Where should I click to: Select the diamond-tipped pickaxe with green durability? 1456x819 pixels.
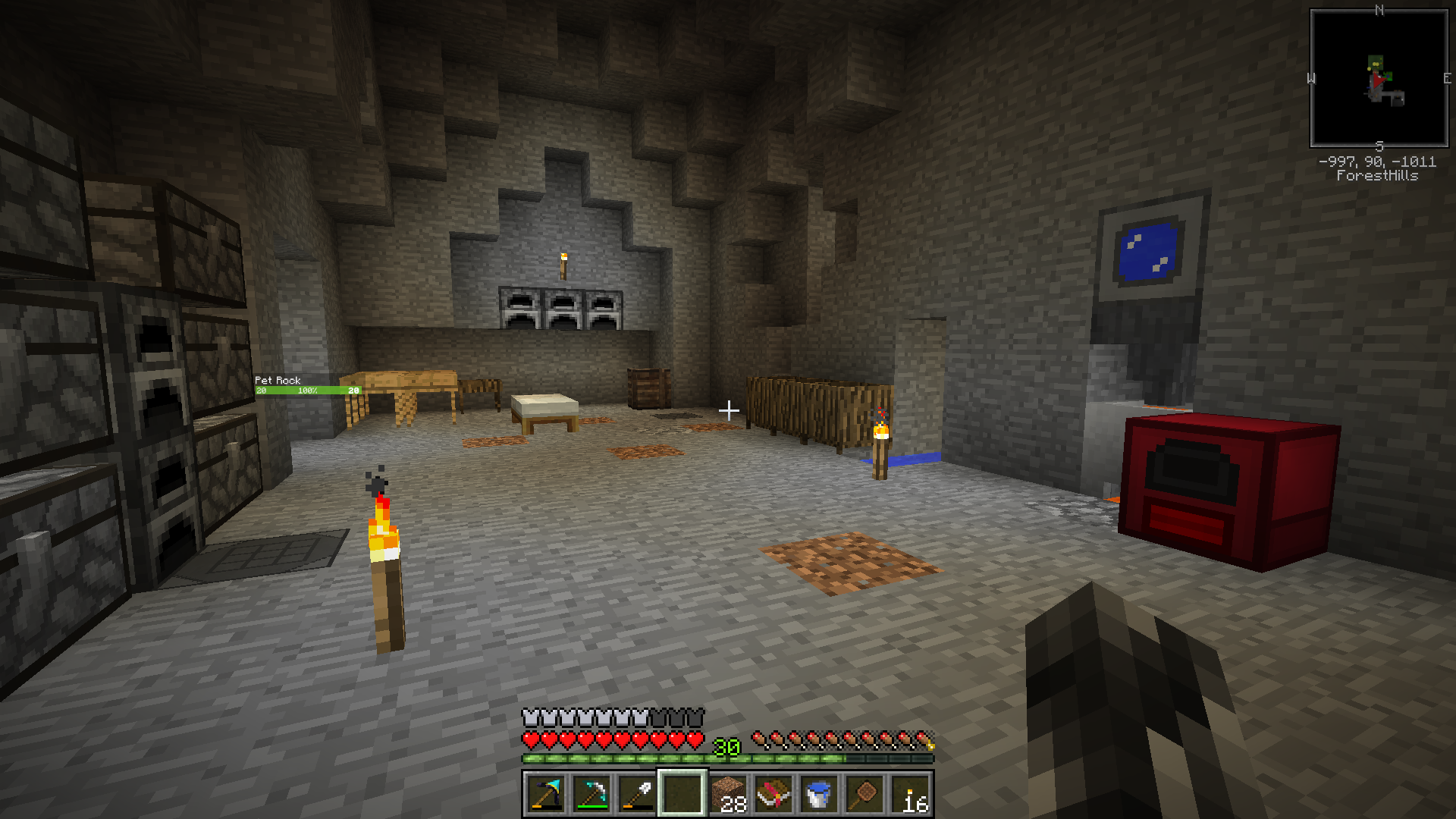pyautogui.click(x=591, y=794)
